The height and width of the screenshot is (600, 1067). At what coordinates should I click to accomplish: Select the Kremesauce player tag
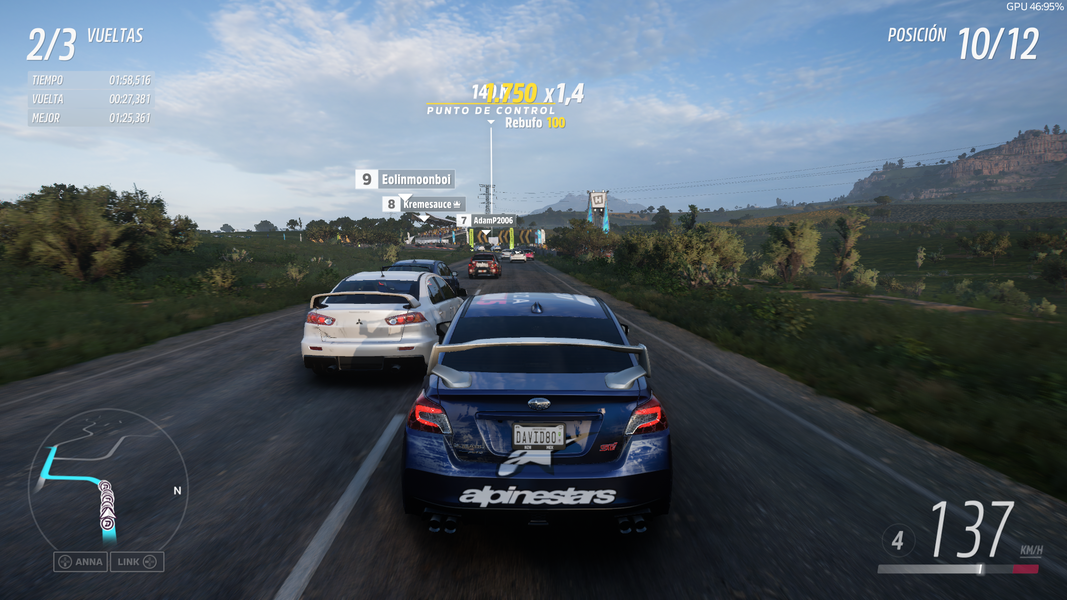pos(424,204)
